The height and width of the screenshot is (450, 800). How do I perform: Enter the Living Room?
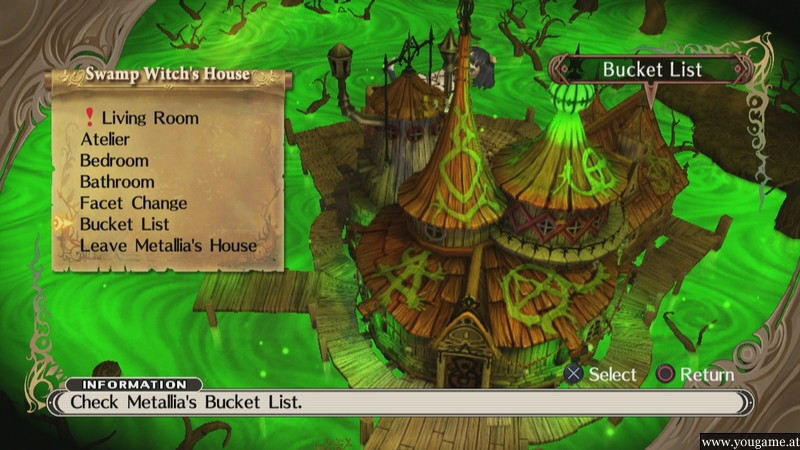149,118
